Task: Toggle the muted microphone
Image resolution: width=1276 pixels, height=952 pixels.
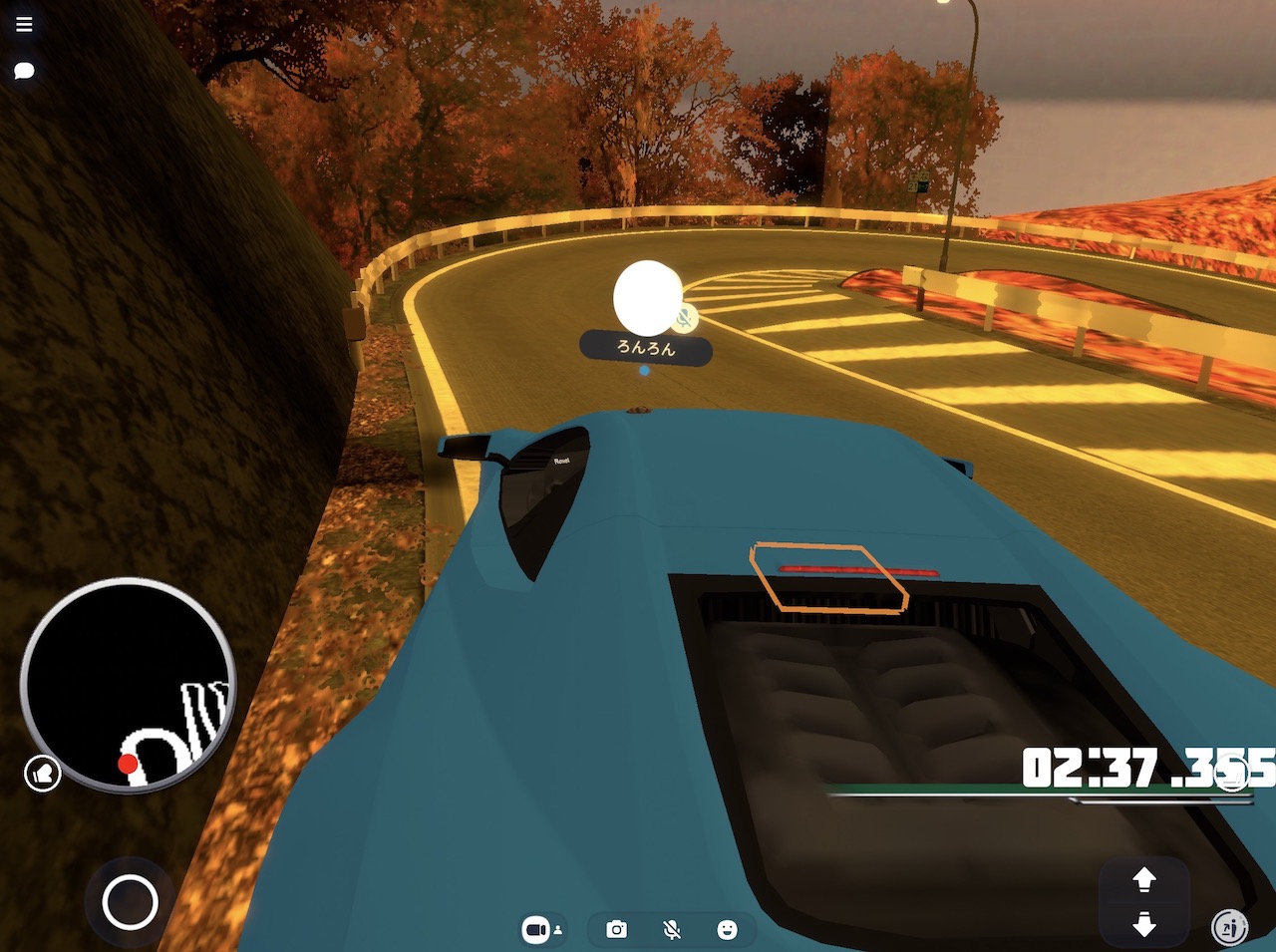Action: click(672, 929)
